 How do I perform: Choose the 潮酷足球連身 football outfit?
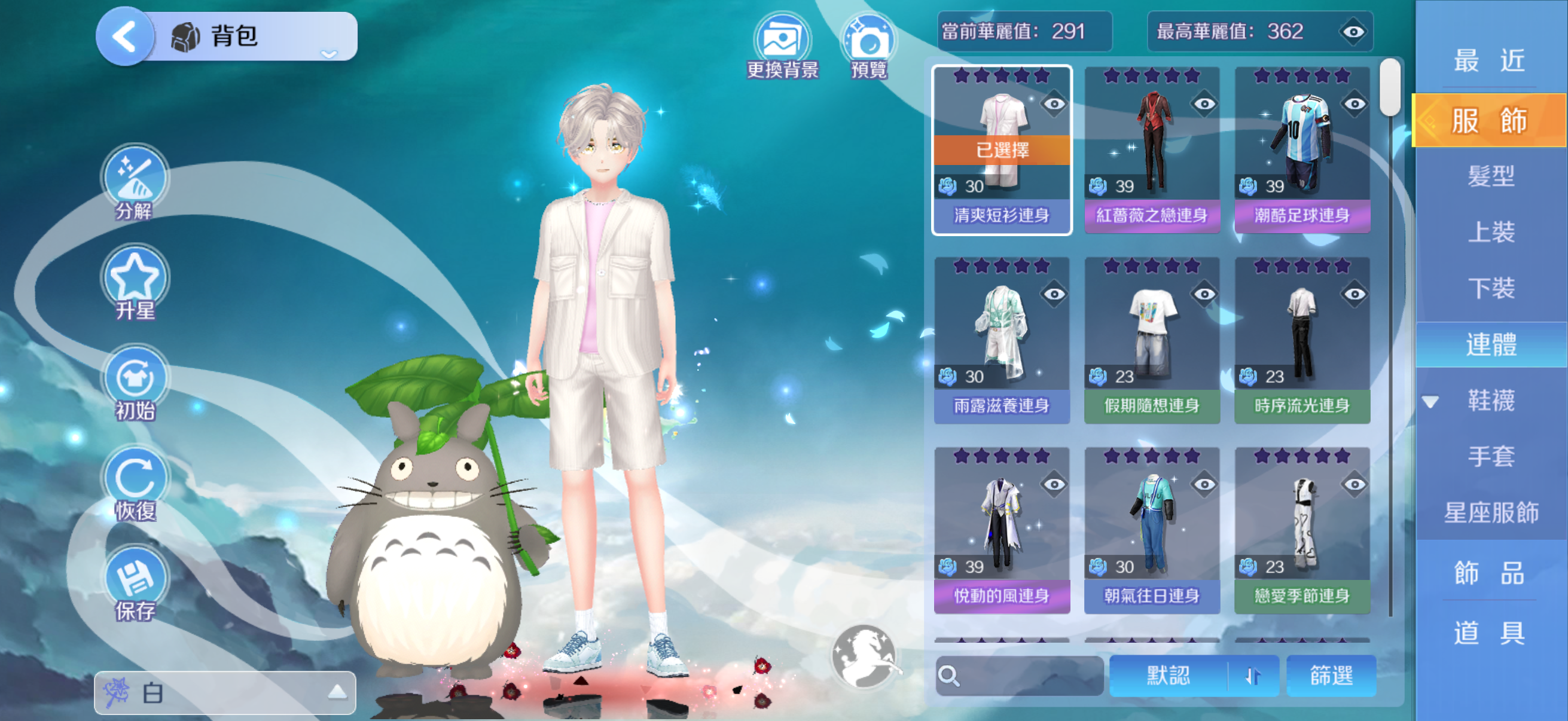click(x=1302, y=149)
